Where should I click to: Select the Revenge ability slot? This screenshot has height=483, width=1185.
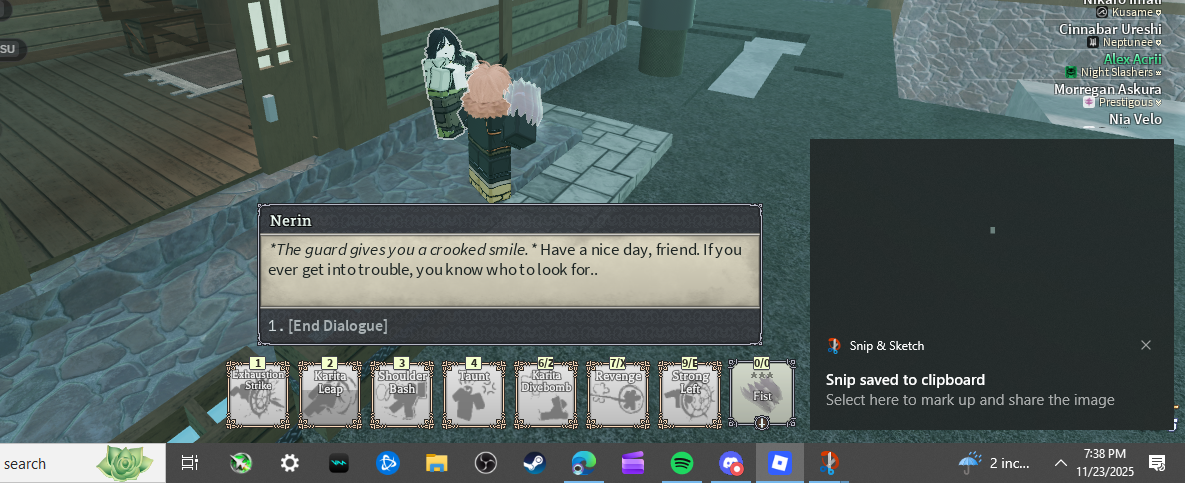pyautogui.click(x=618, y=395)
